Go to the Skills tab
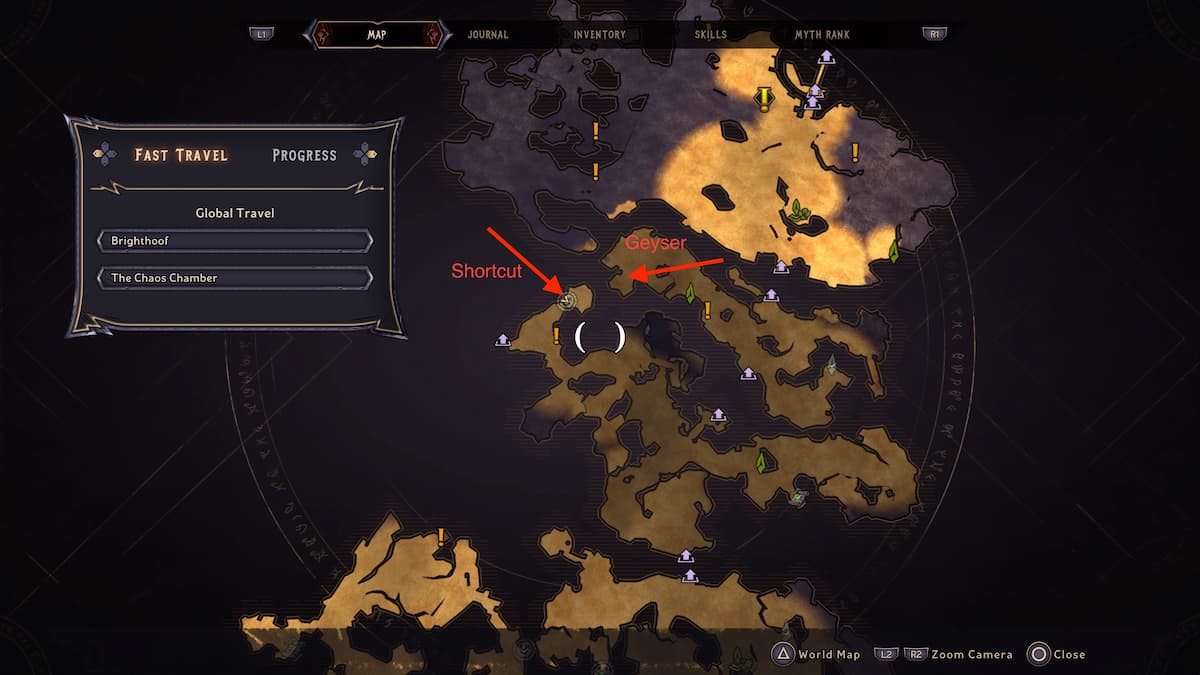 (x=711, y=34)
